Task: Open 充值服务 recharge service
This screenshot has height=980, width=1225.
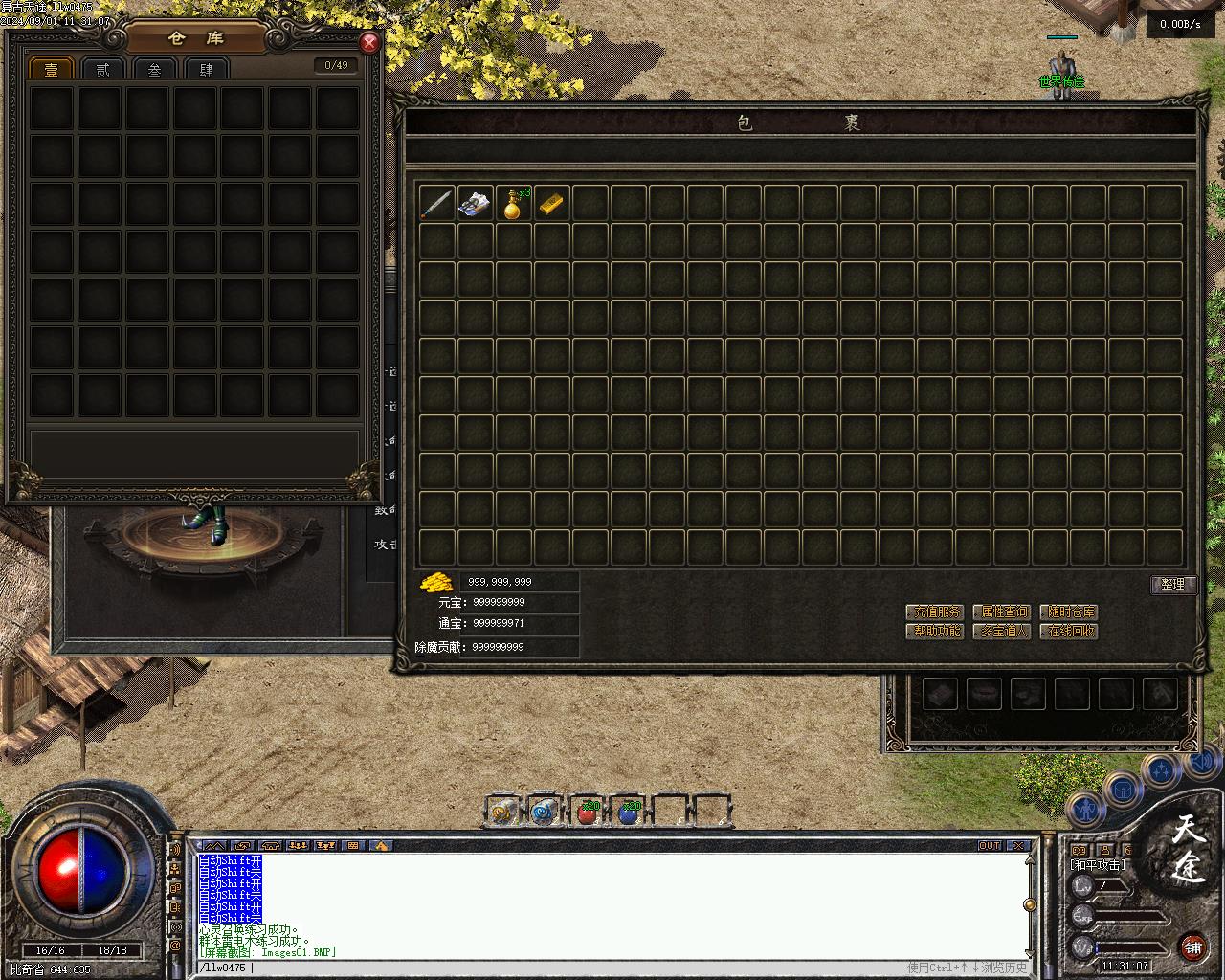Action: click(934, 612)
